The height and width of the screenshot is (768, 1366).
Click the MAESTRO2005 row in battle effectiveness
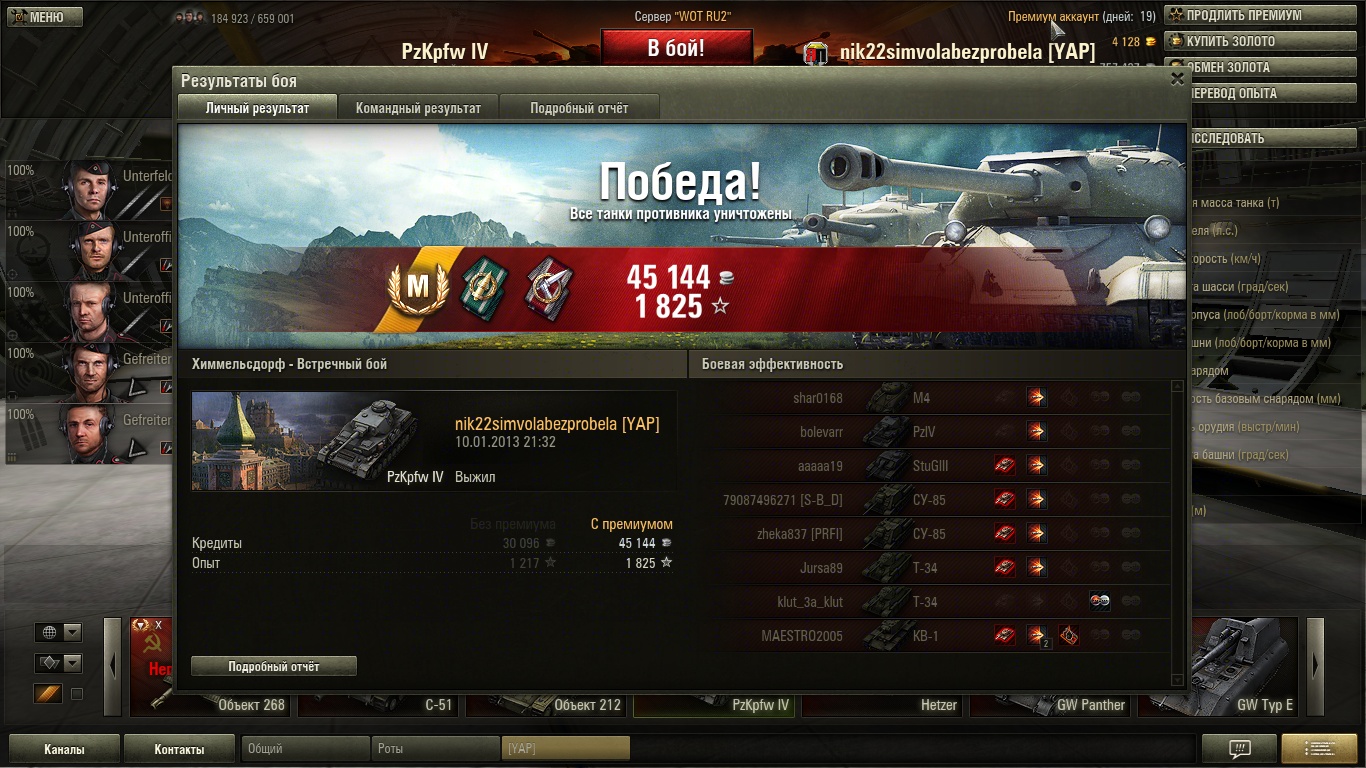(x=801, y=636)
